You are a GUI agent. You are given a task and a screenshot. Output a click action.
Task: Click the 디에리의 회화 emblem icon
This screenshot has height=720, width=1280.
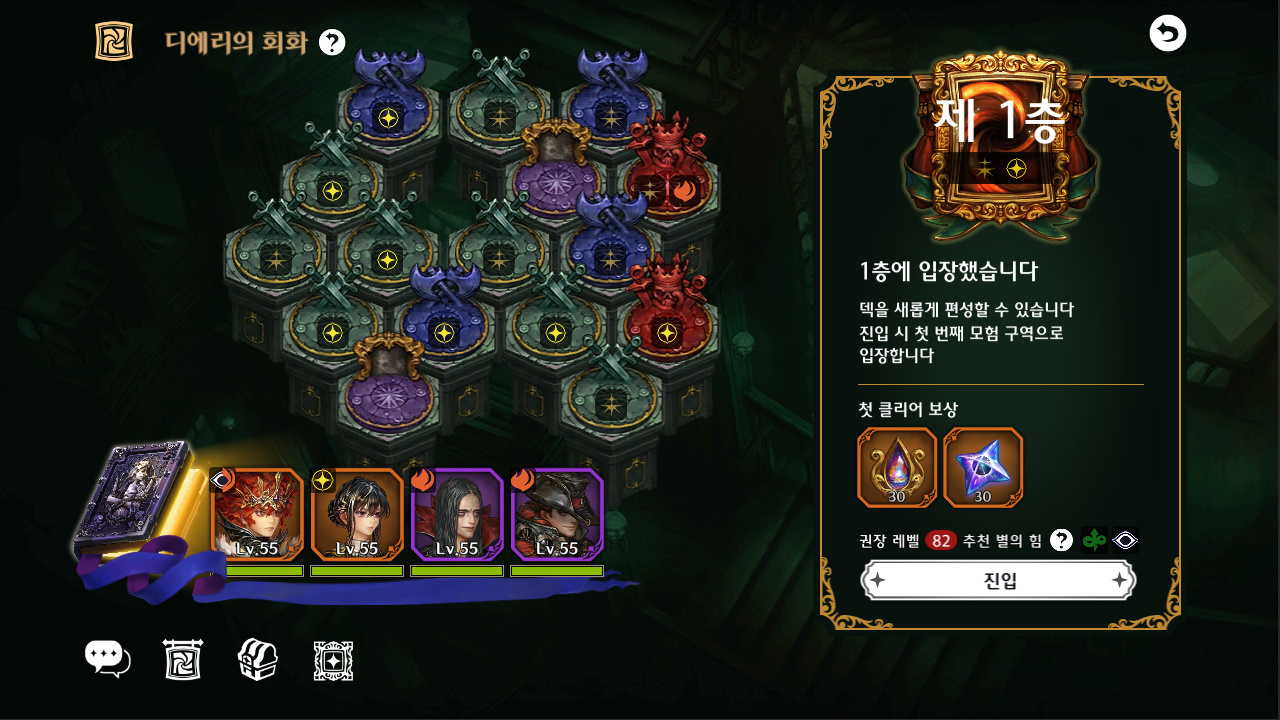click(x=114, y=41)
